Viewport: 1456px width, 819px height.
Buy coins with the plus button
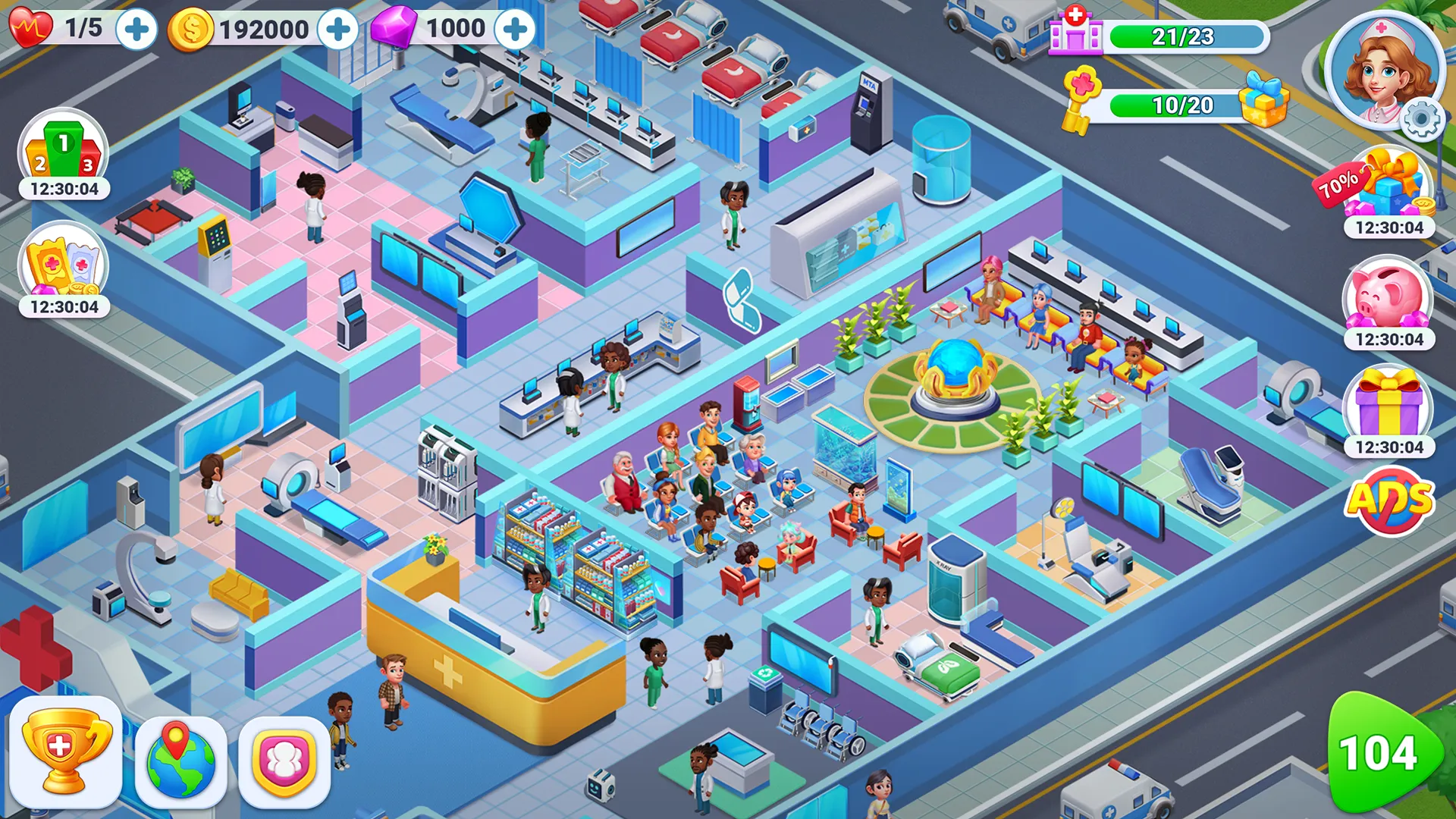pos(336,28)
